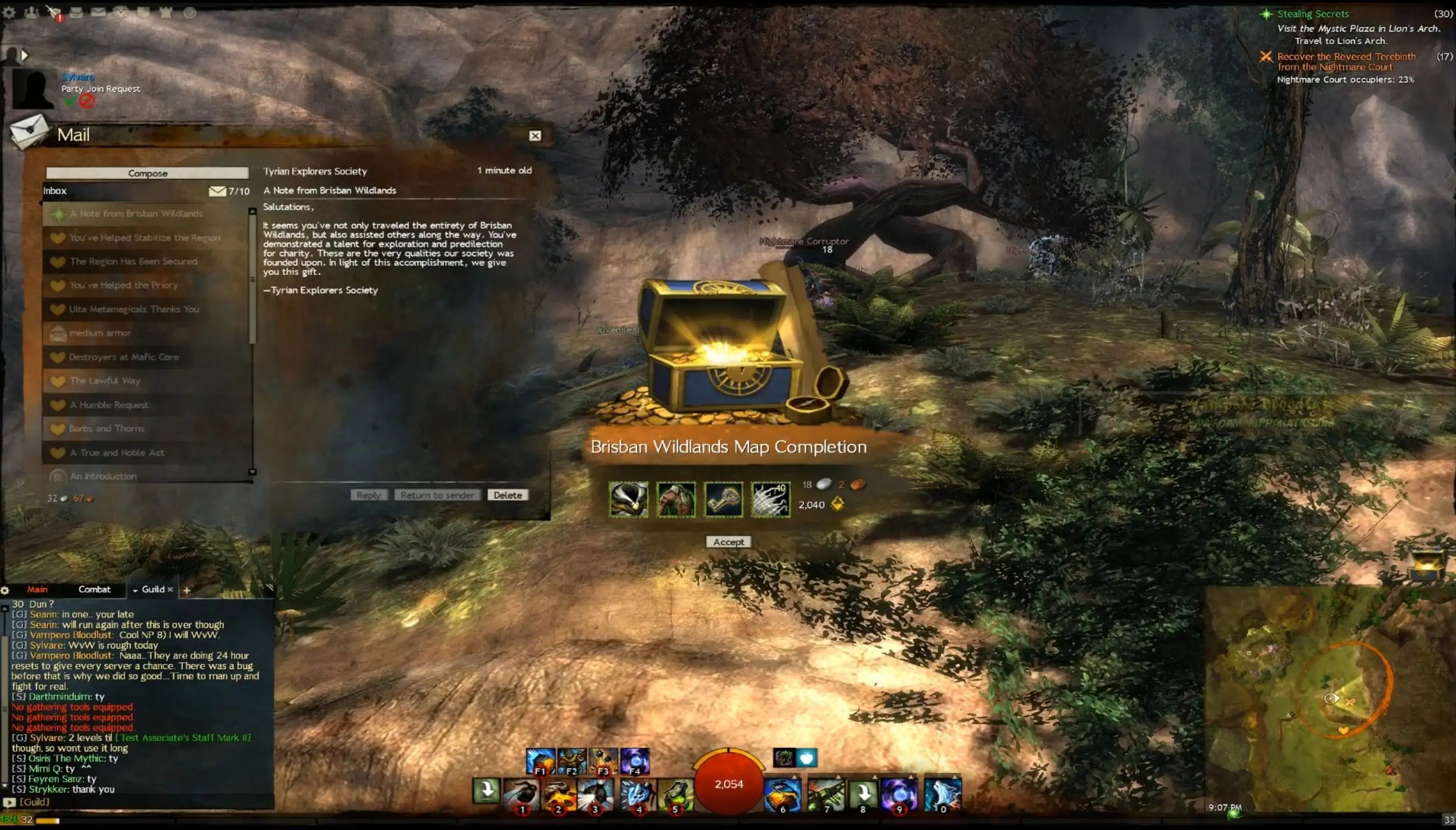Open the gear-shaped game options menu

coord(10,12)
